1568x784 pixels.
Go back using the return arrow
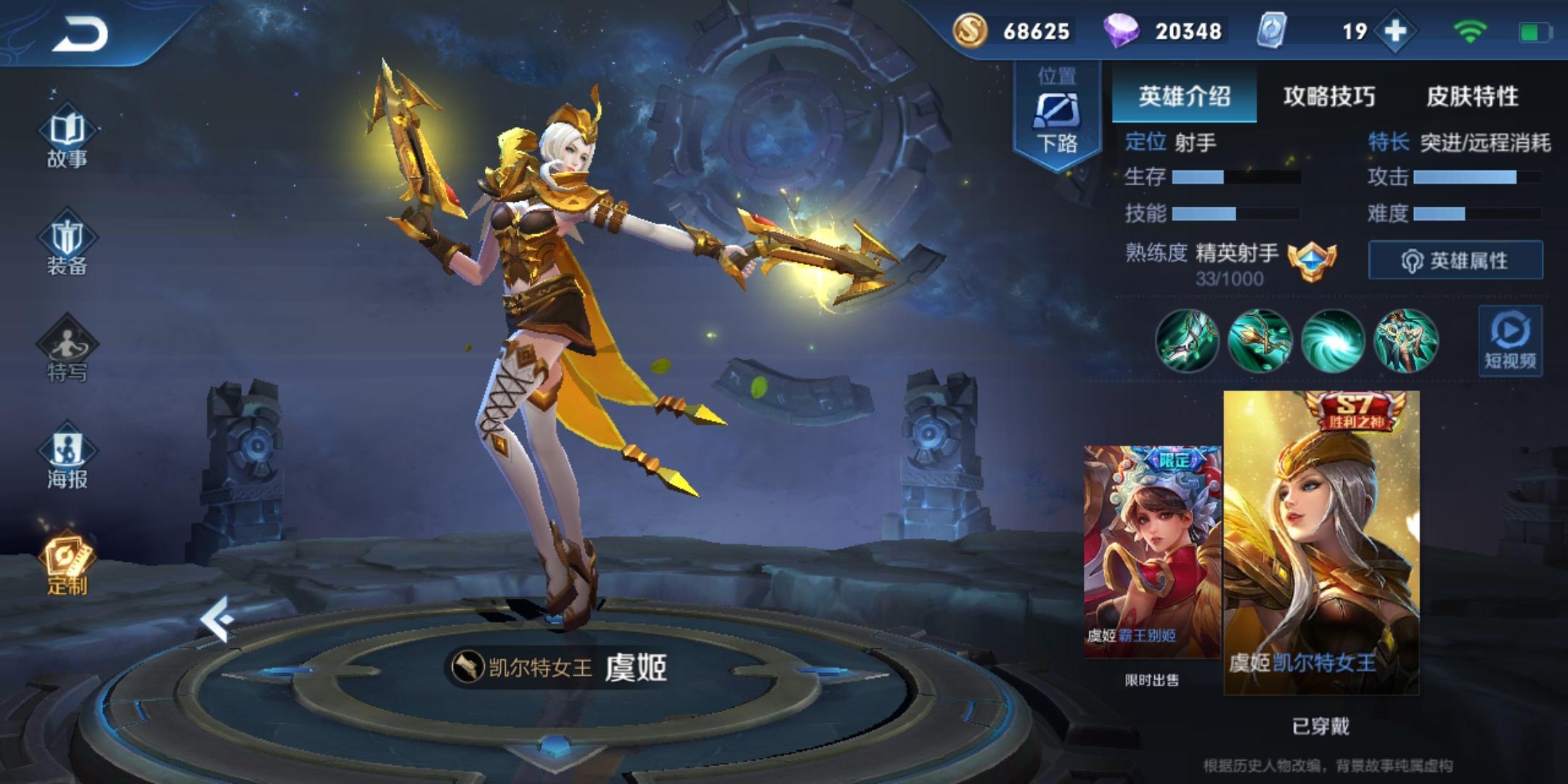point(80,33)
